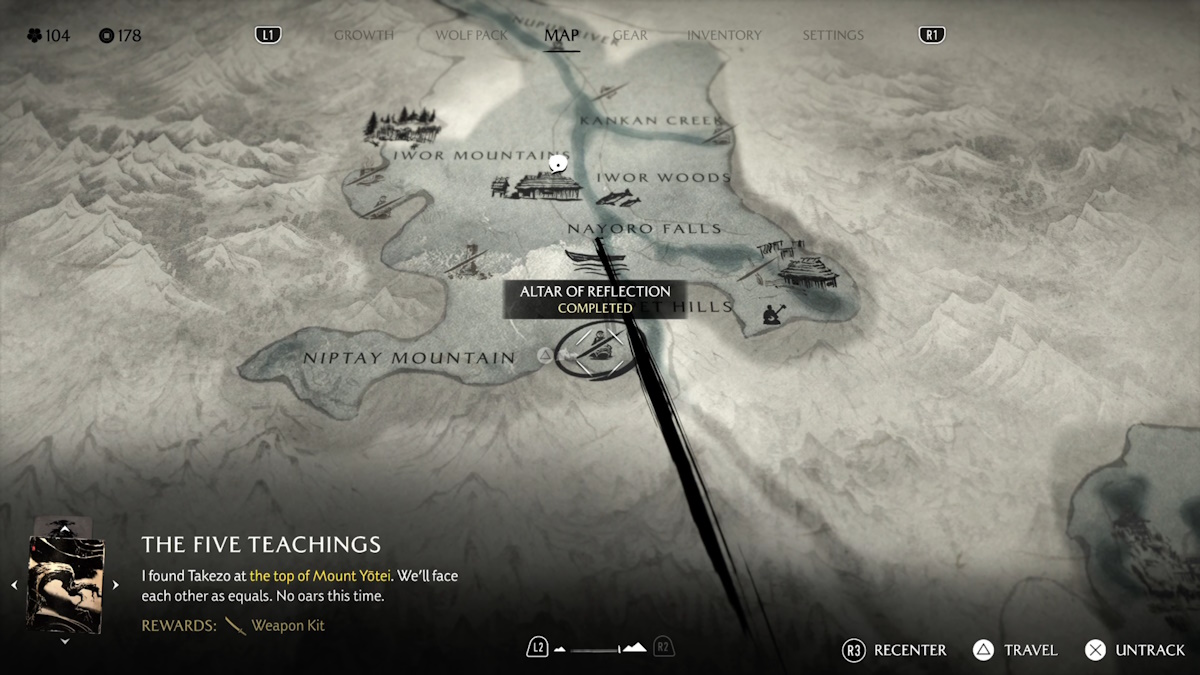
Task: Go to the Gear tab
Action: coord(630,35)
